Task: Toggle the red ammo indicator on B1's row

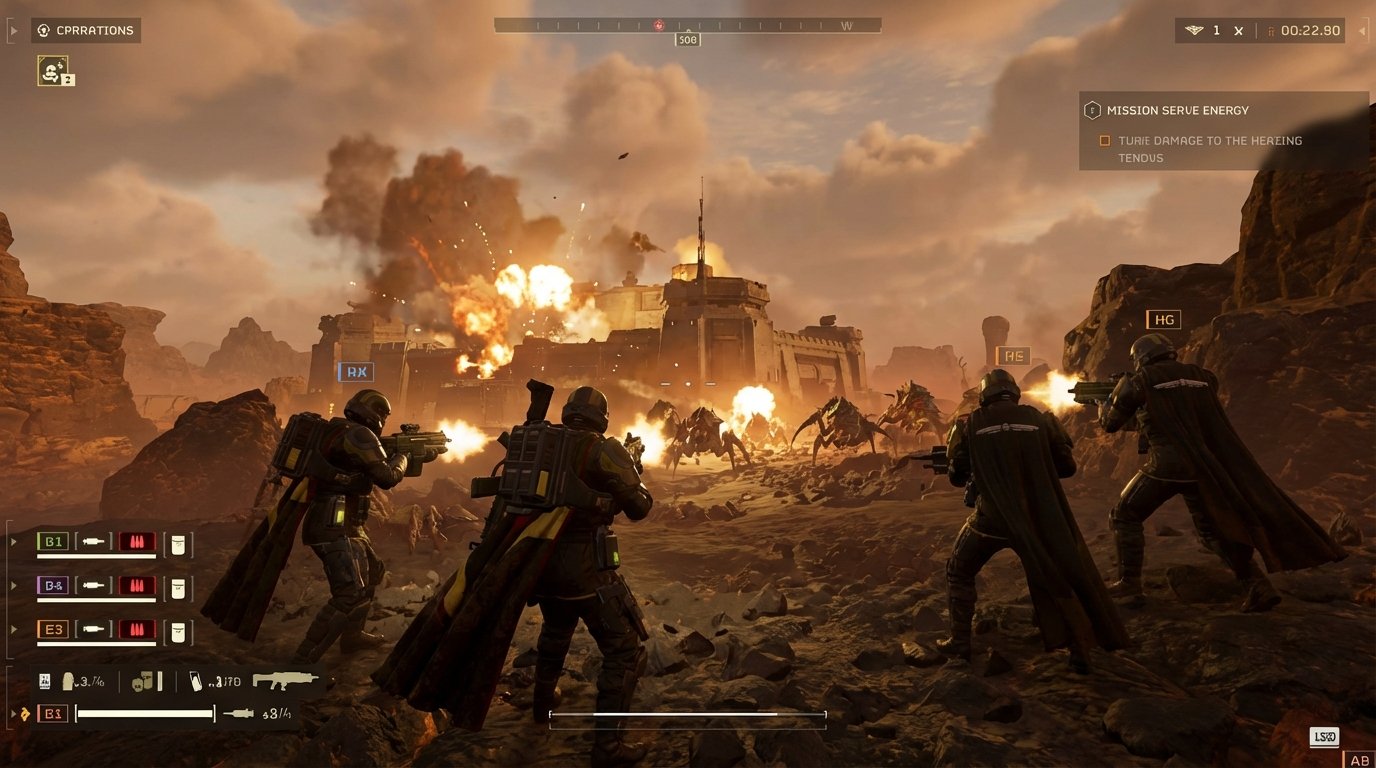Action: 137,542
